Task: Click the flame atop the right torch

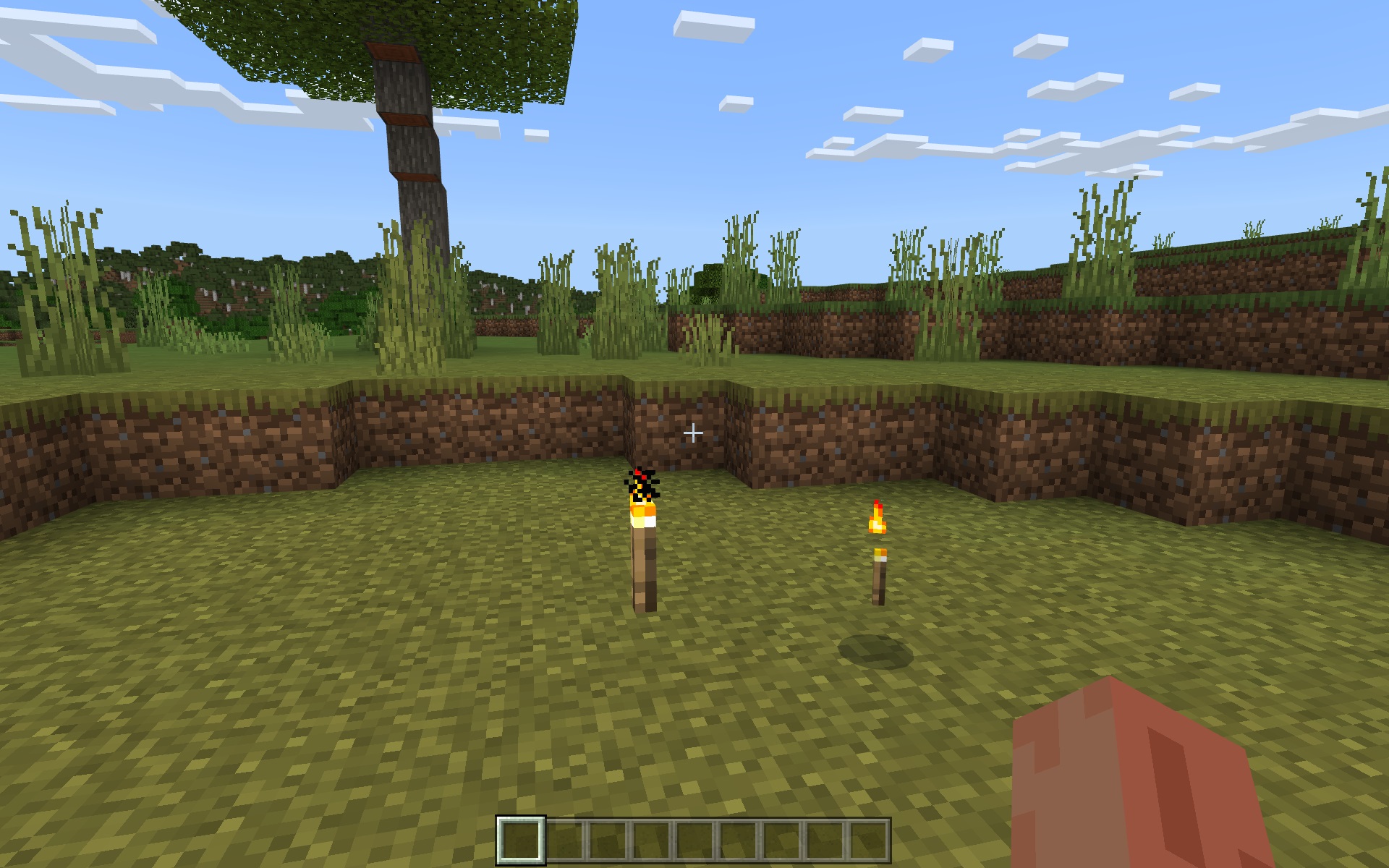Action: [x=878, y=517]
